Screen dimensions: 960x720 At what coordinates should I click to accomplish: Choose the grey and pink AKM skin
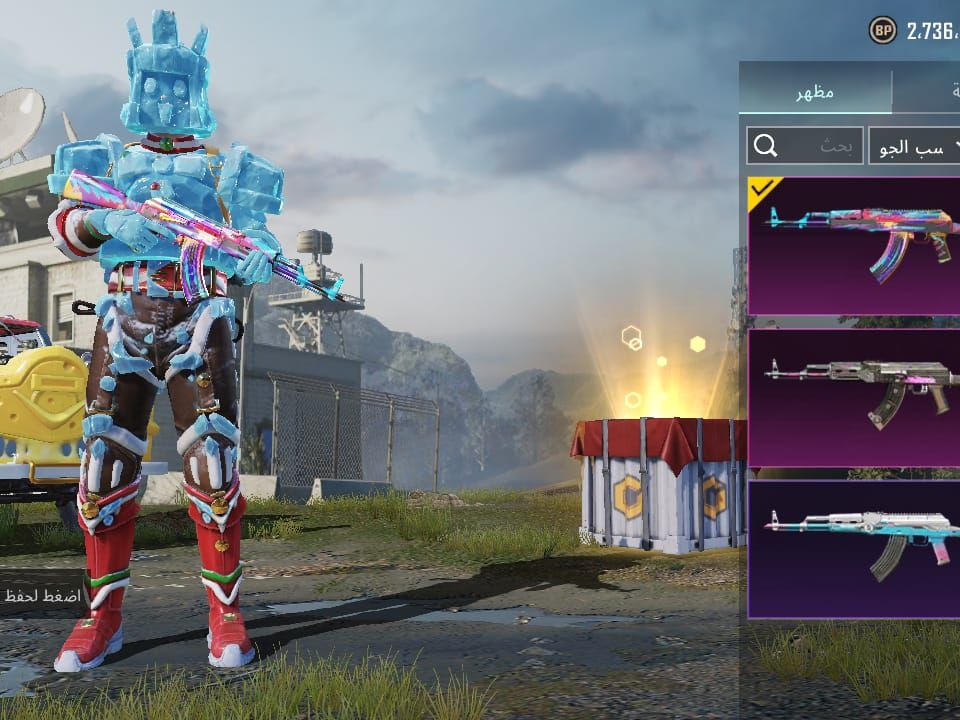click(854, 397)
